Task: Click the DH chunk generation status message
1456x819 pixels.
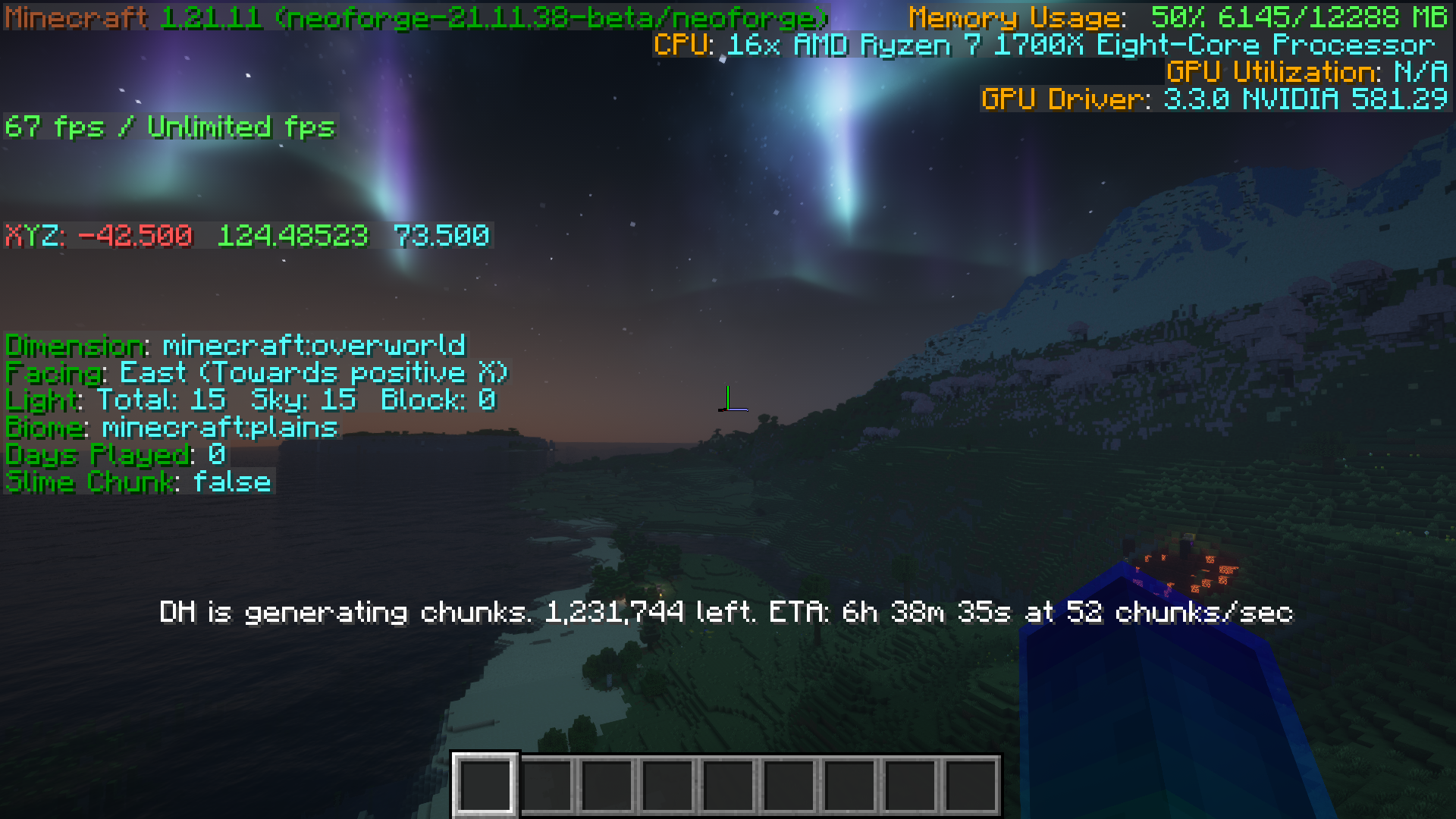Action: coord(728,614)
